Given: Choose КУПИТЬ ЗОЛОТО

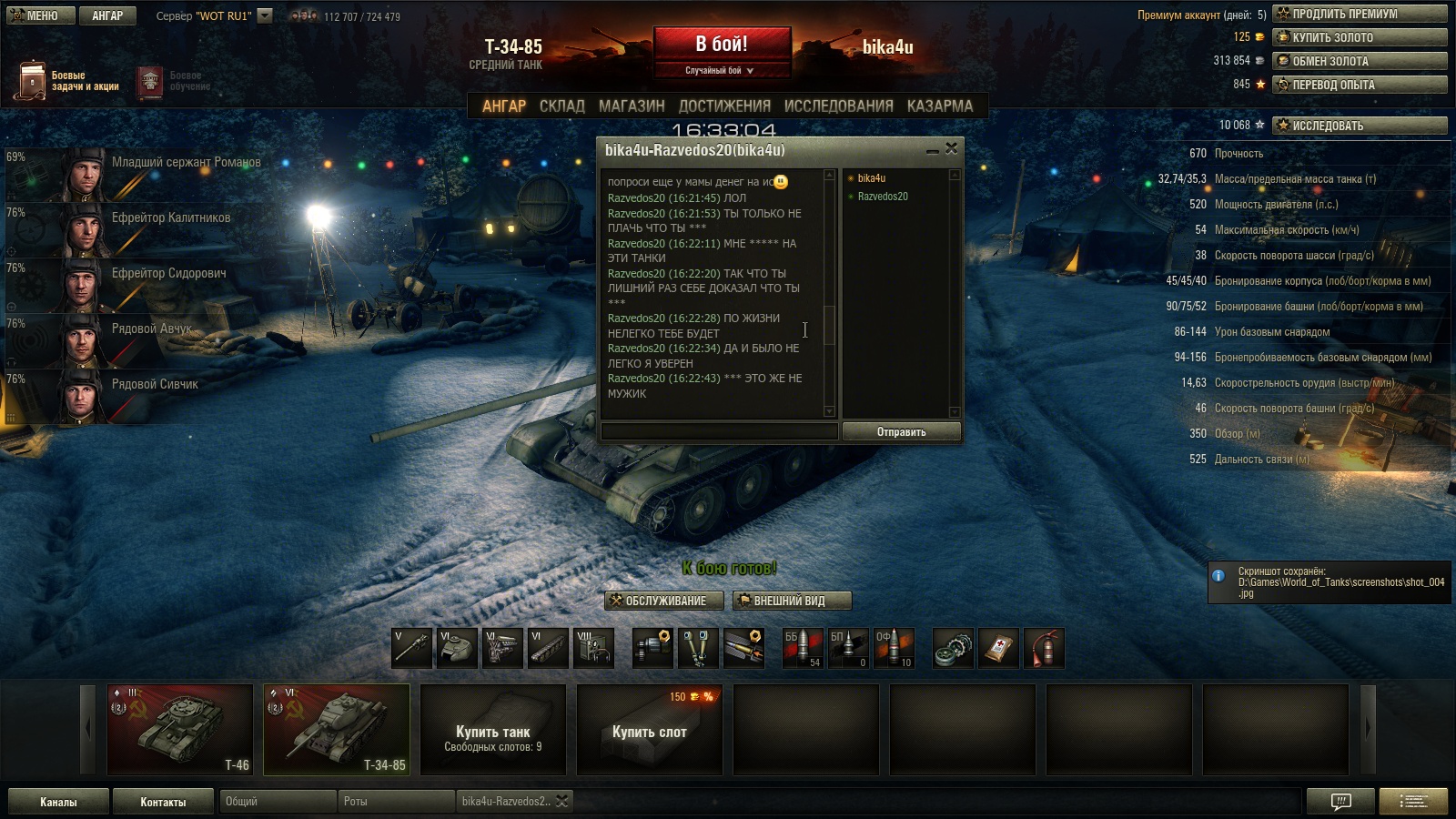Looking at the screenshot, I should pyautogui.click(x=1360, y=37).
